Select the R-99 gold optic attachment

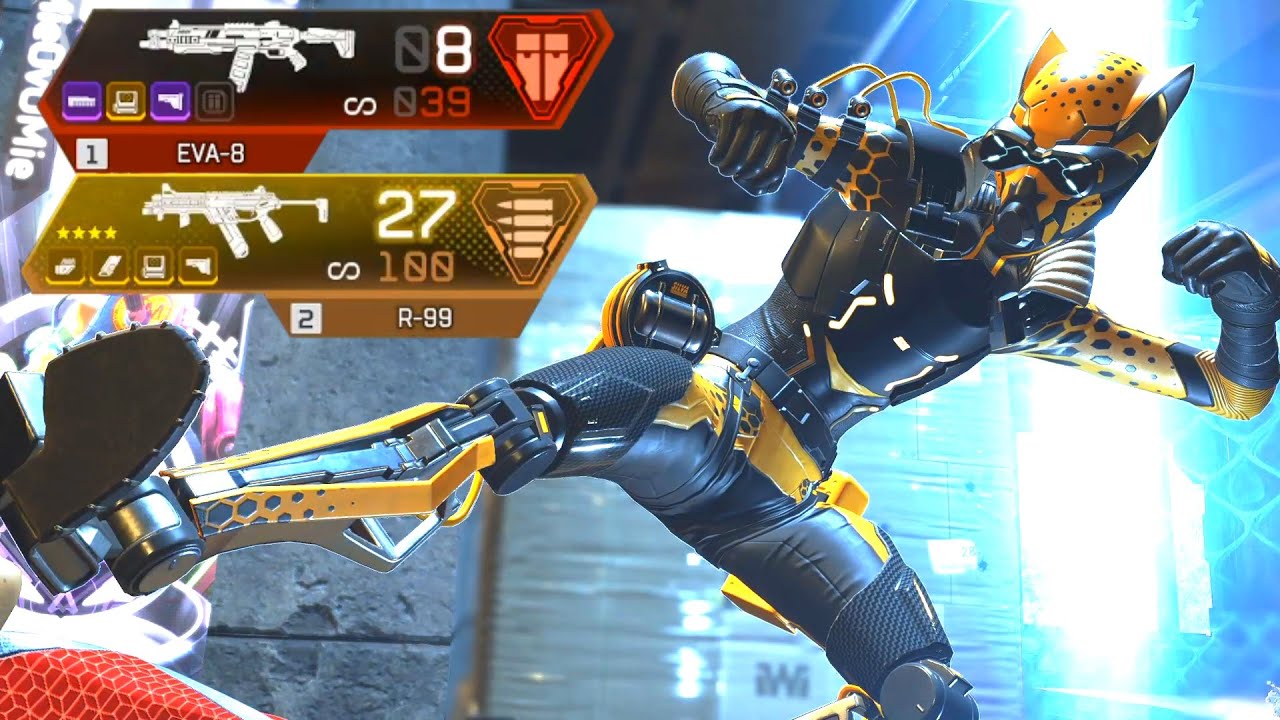pyautogui.click(x=153, y=267)
